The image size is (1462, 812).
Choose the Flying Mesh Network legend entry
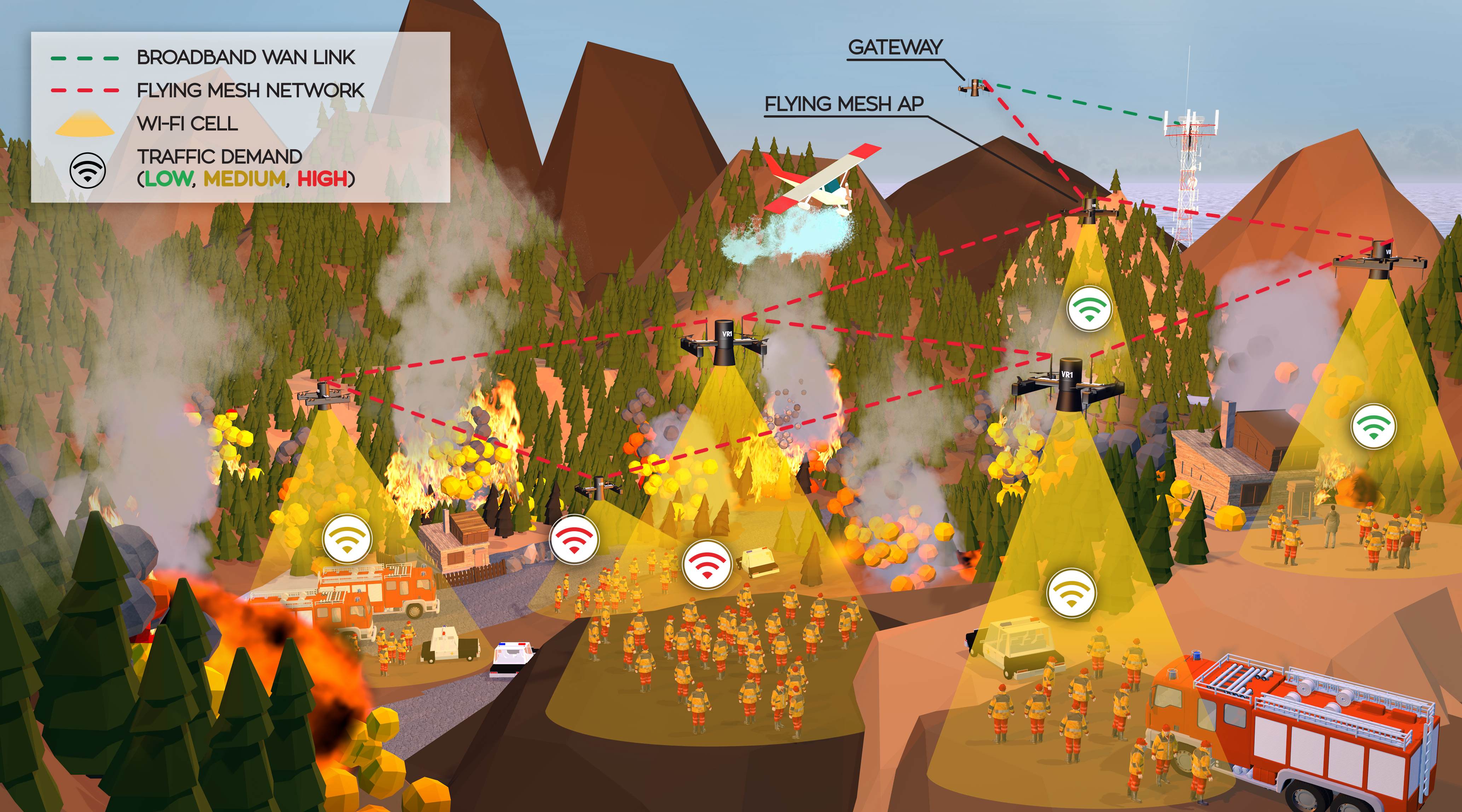coord(250,90)
